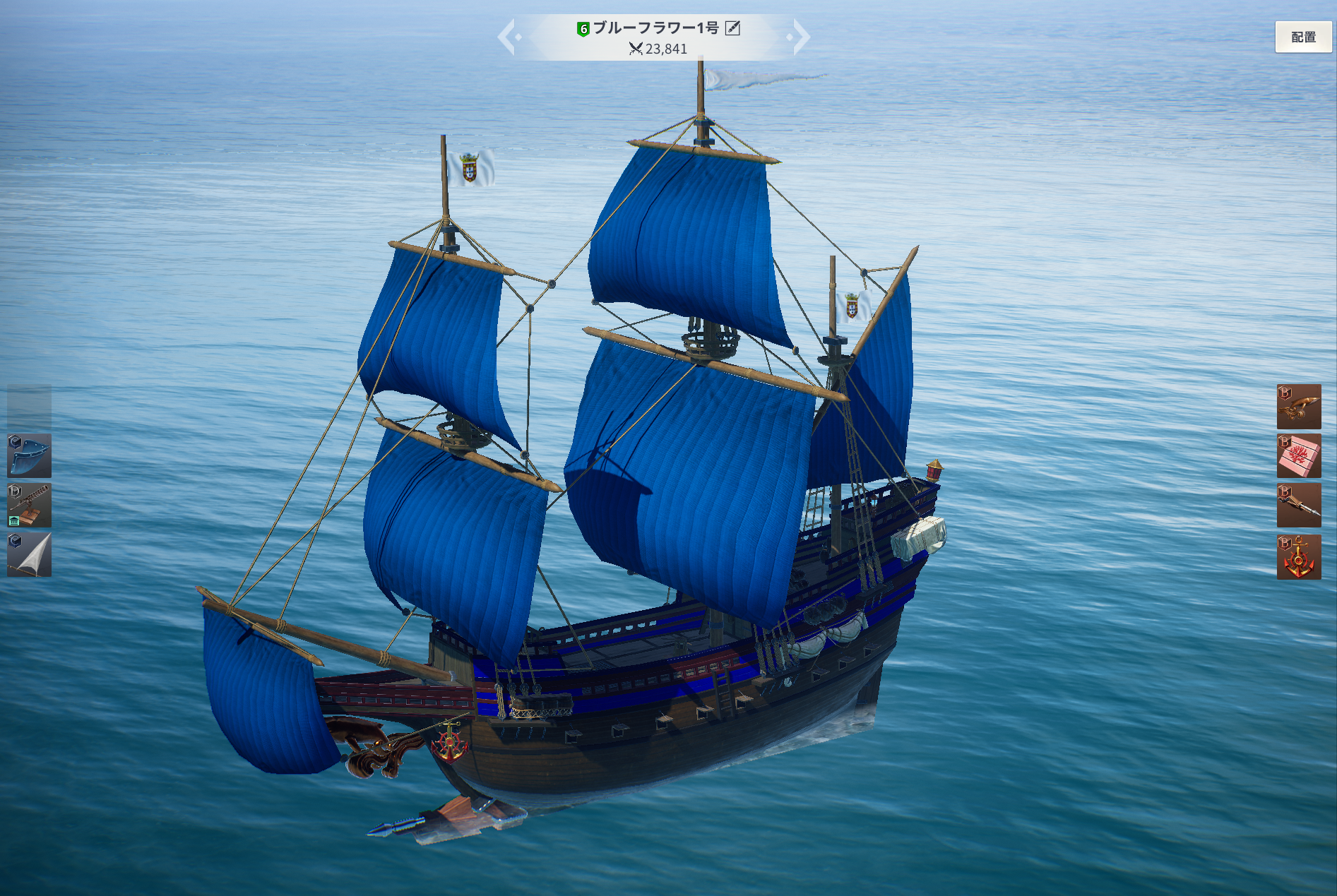The width and height of the screenshot is (1337, 896).
Task: Edit the ship name ブルーフラワー1号
Action: [733, 28]
